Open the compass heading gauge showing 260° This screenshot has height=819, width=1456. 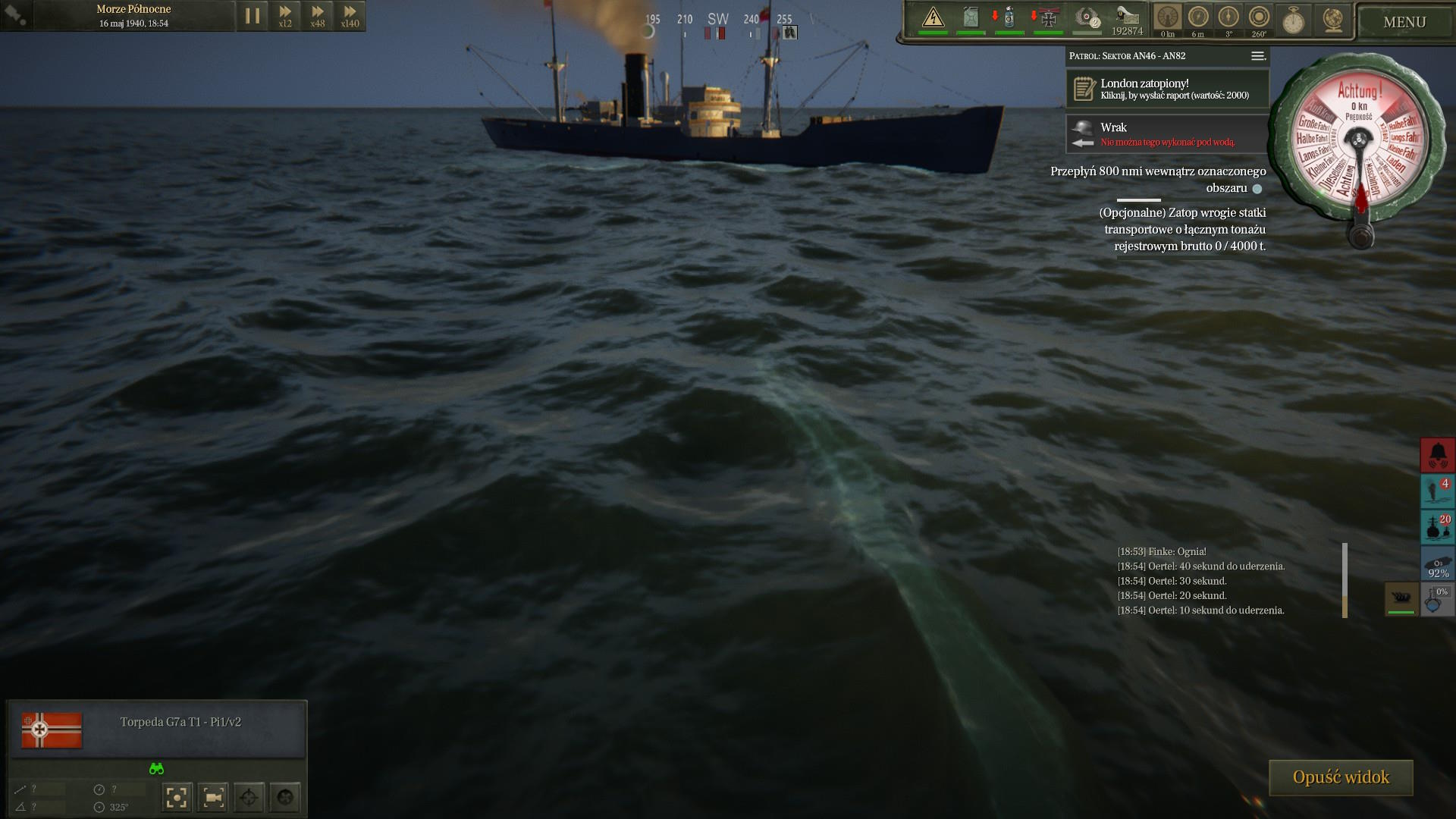pos(1259,18)
